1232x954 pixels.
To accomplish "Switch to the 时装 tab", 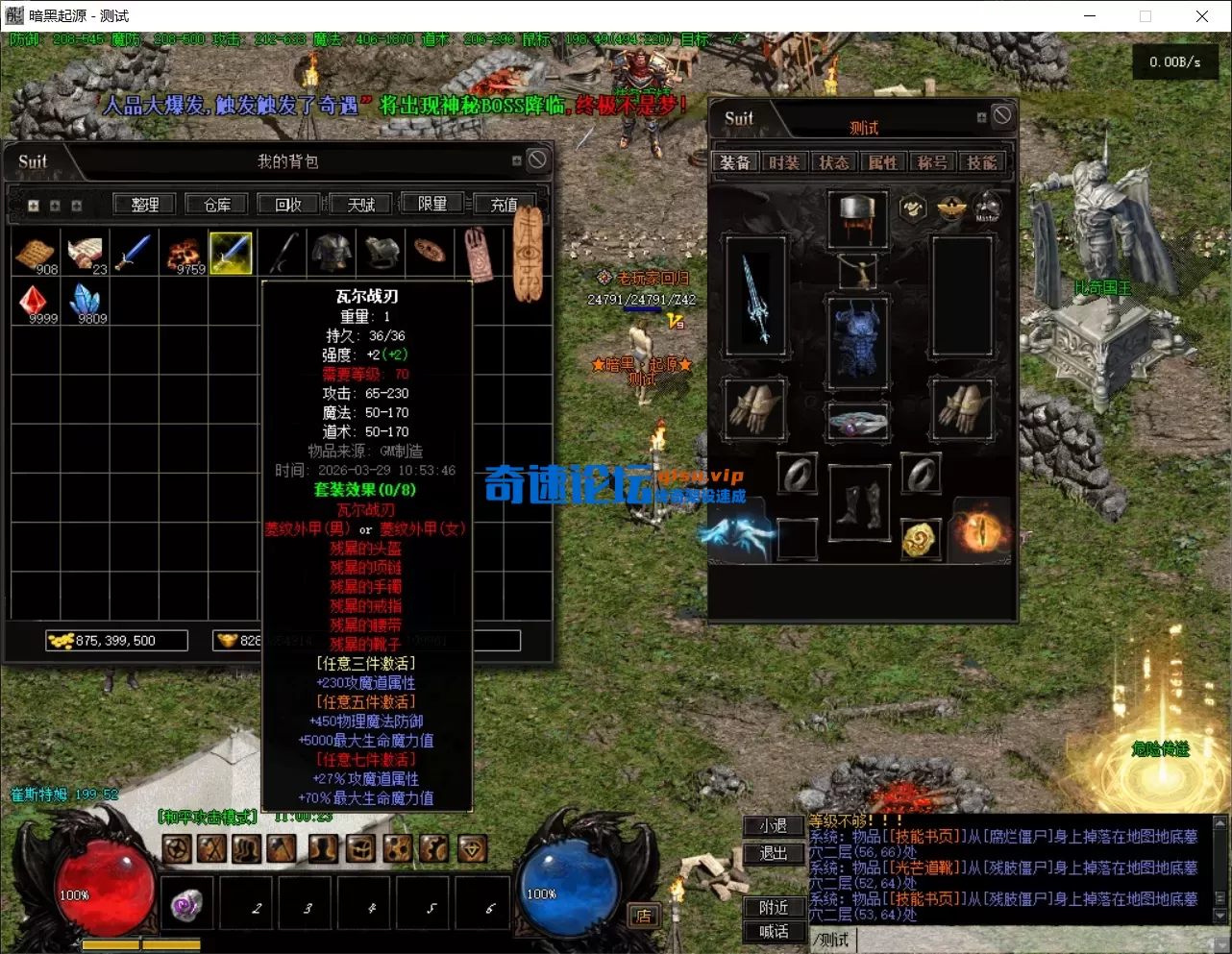I will coord(784,162).
